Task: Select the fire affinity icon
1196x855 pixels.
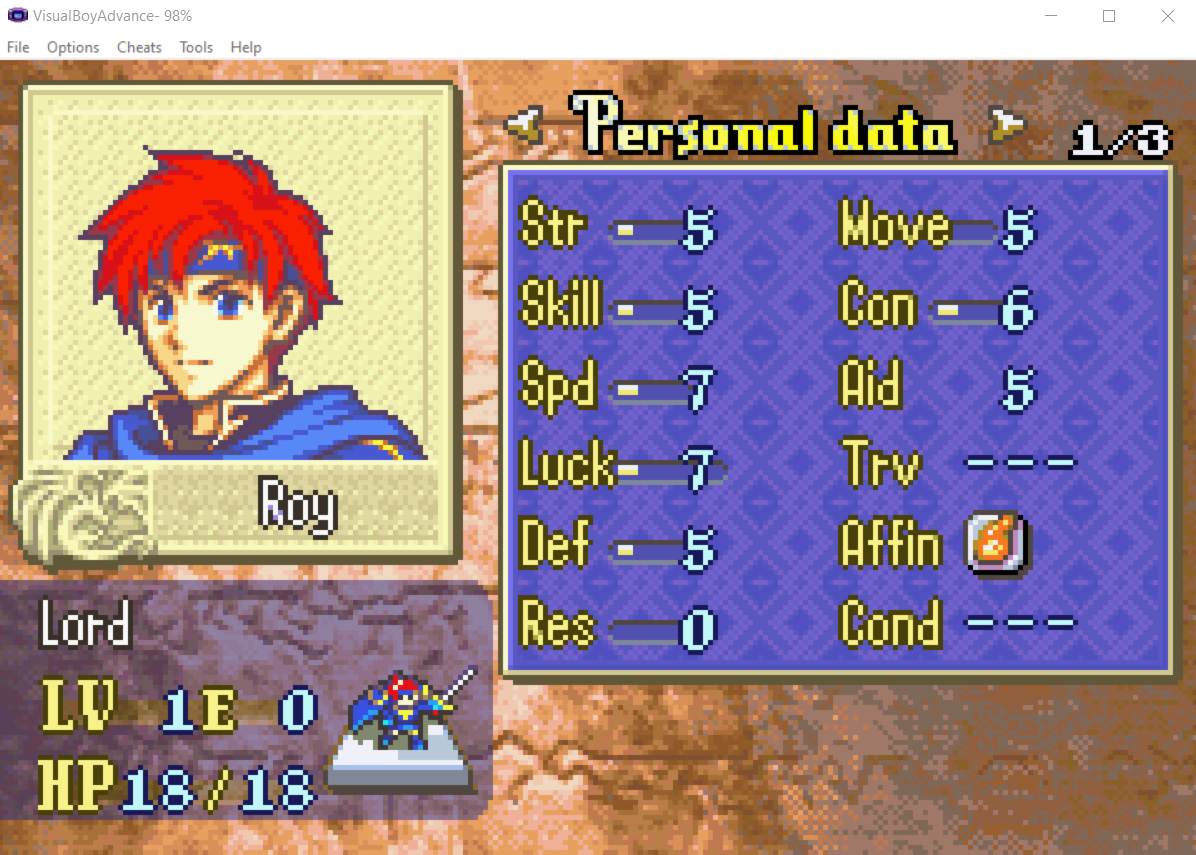Action: pyautogui.click(x=997, y=546)
